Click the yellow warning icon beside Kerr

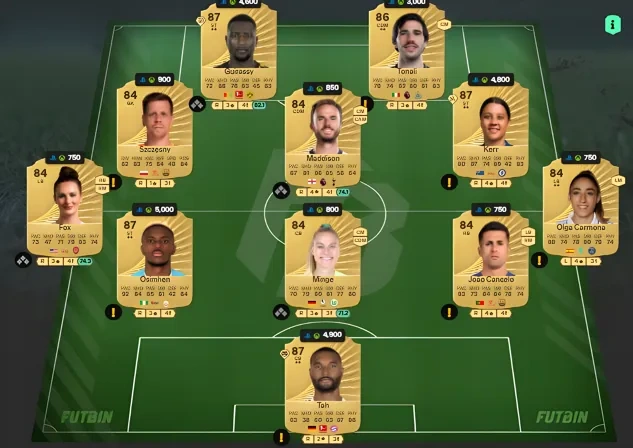(449, 183)
